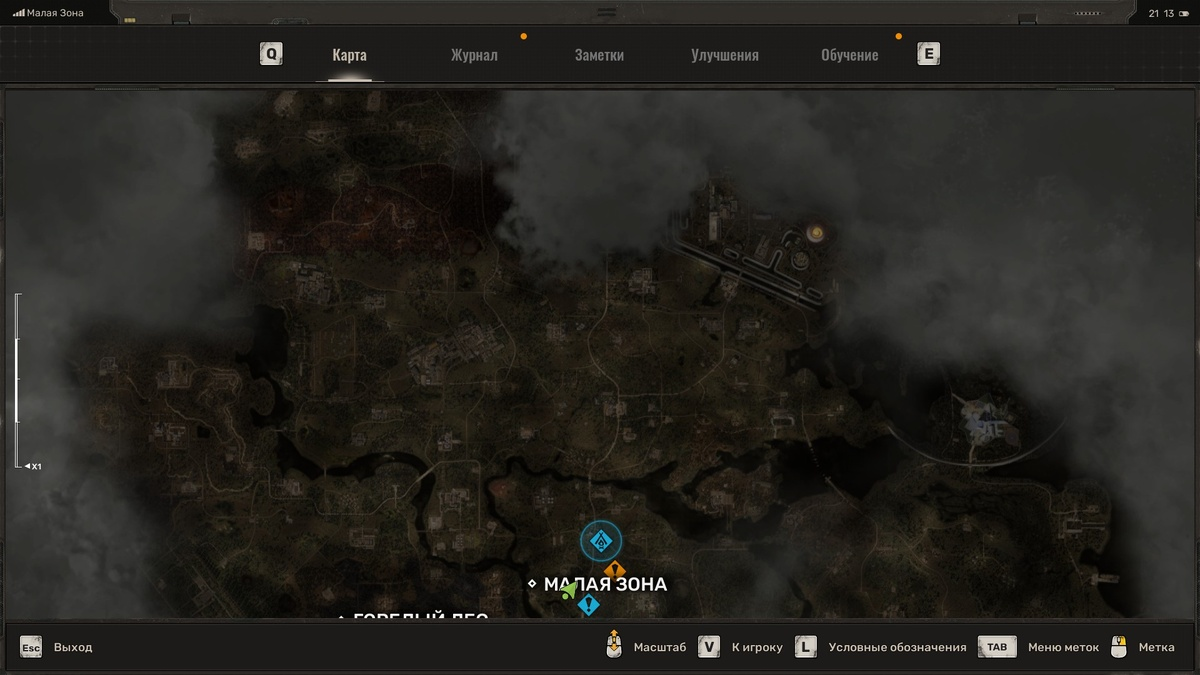
Task: Click the orange exclamation quest marker
Action: tap(614, 570)
